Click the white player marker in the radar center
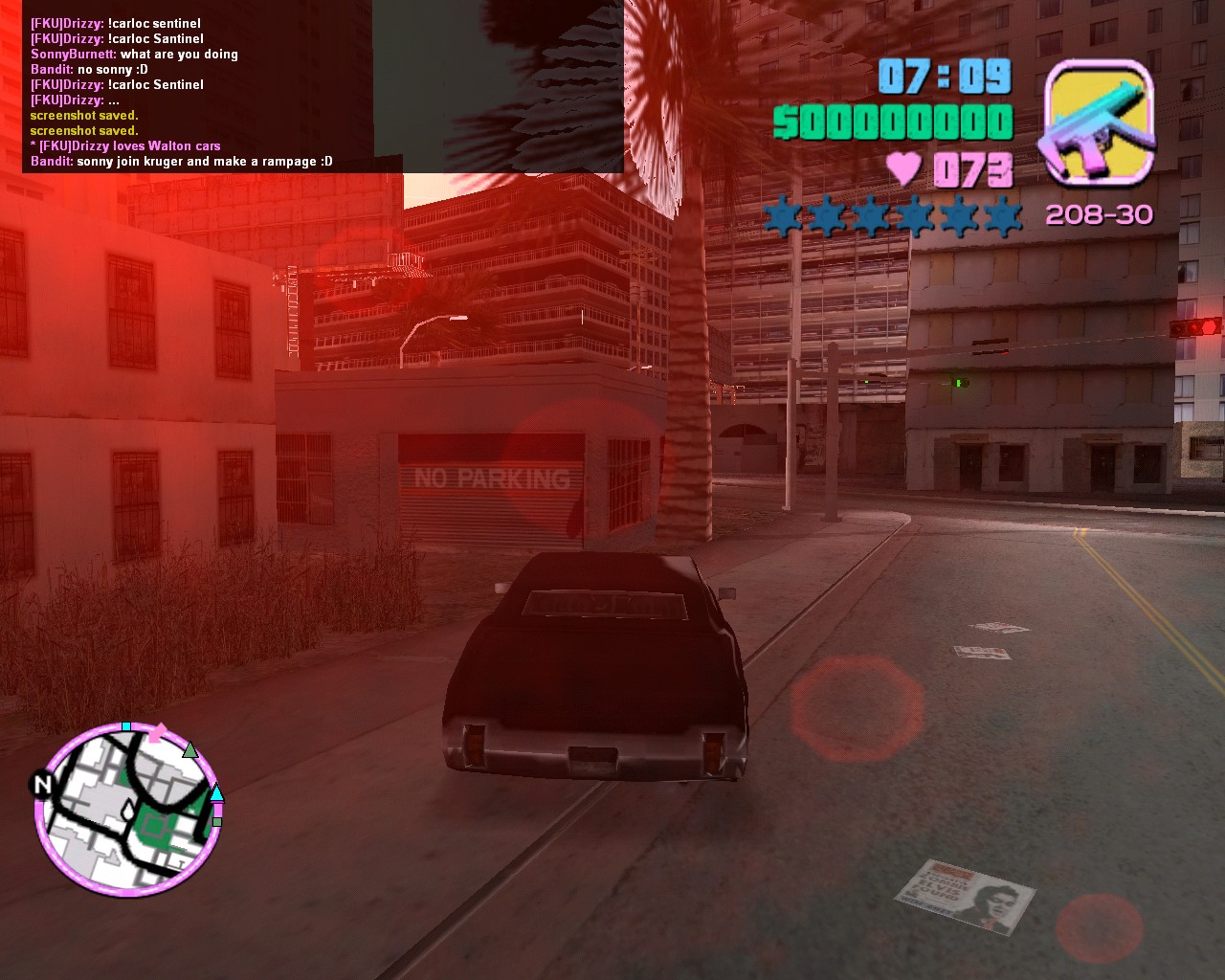 click(x=128, y=812)
